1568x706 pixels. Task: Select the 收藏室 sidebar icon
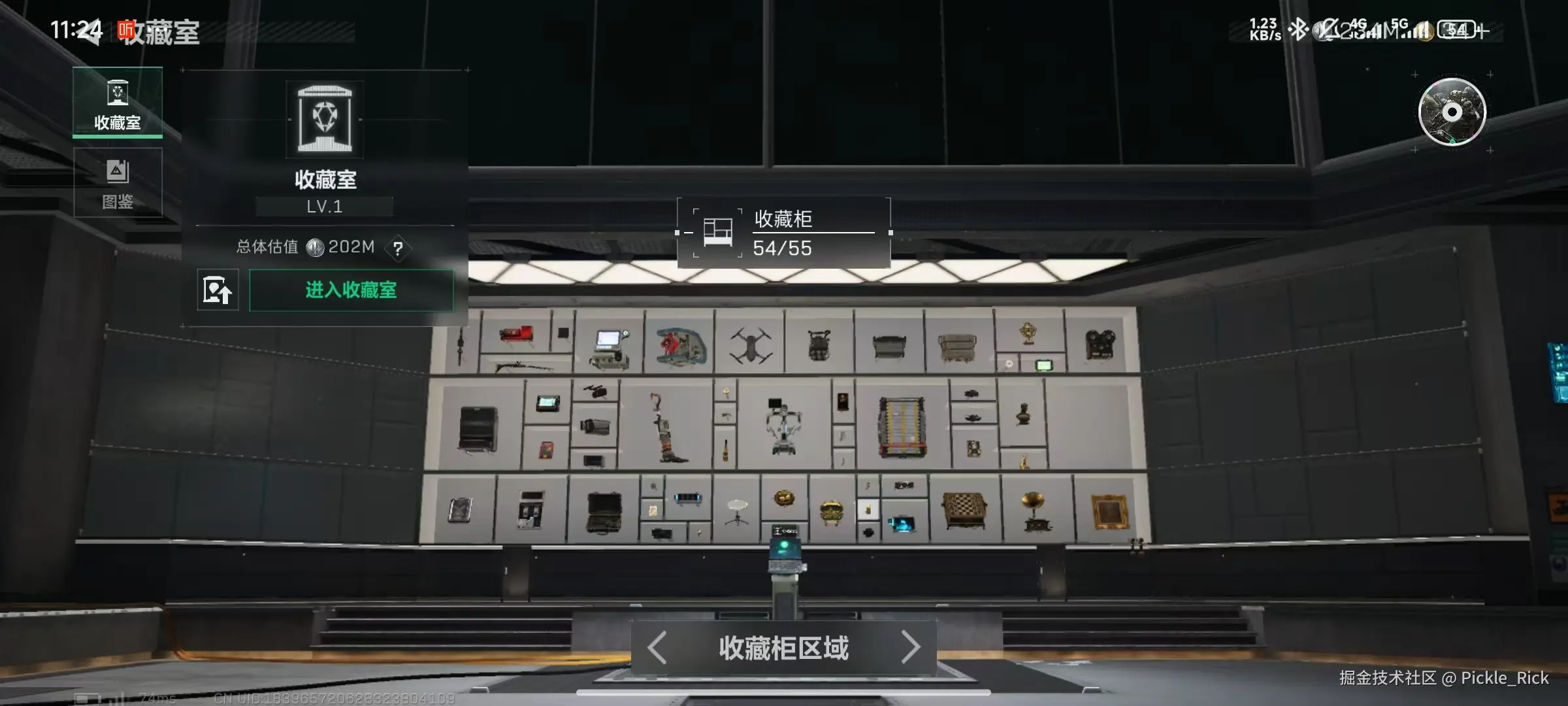click(x=118, y=93)
